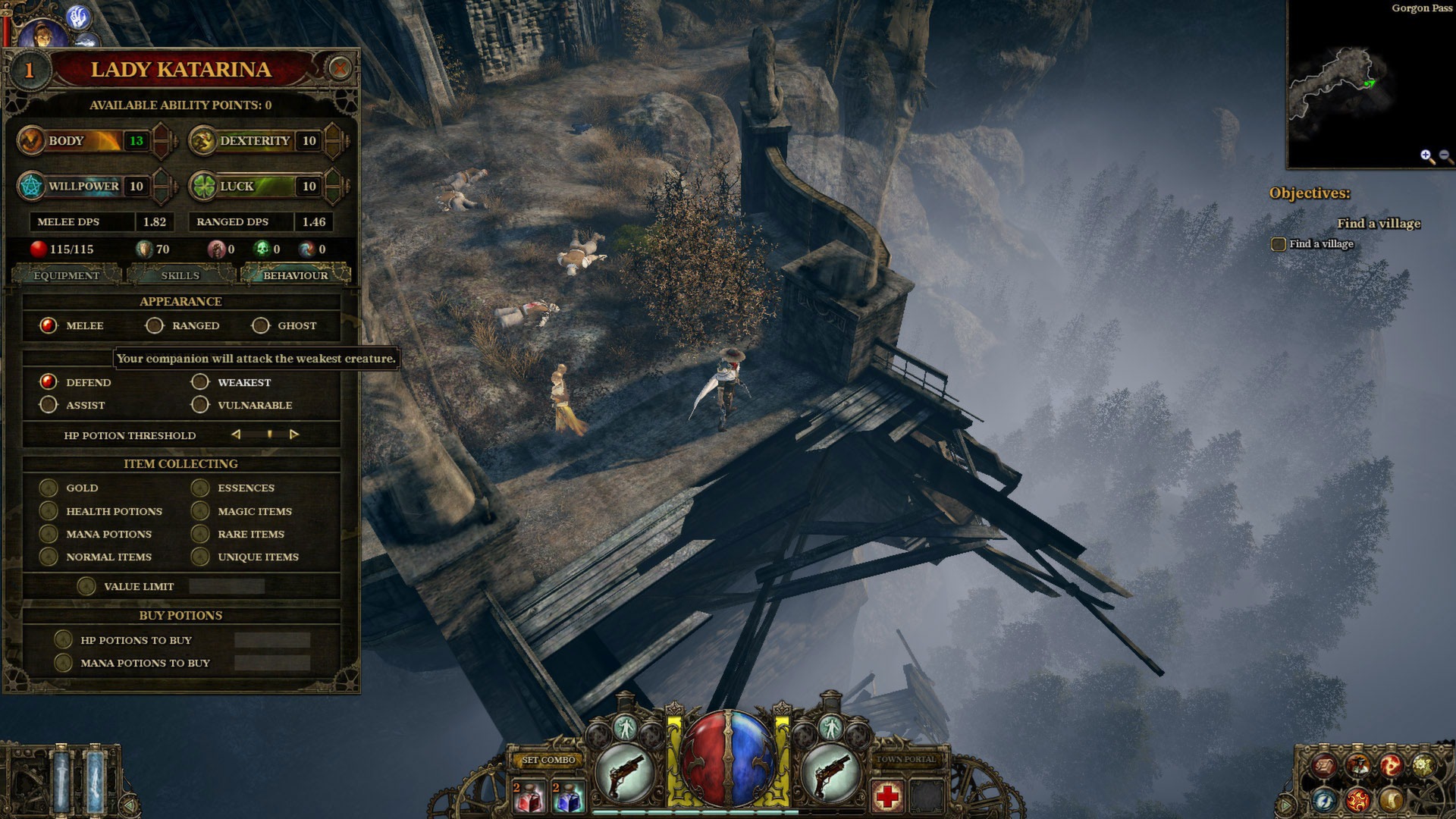This screenshot has height=819, width=1456.
Task: Open the Van Helsing character portrait icon bottom-right
Action: click(1357, 766)
